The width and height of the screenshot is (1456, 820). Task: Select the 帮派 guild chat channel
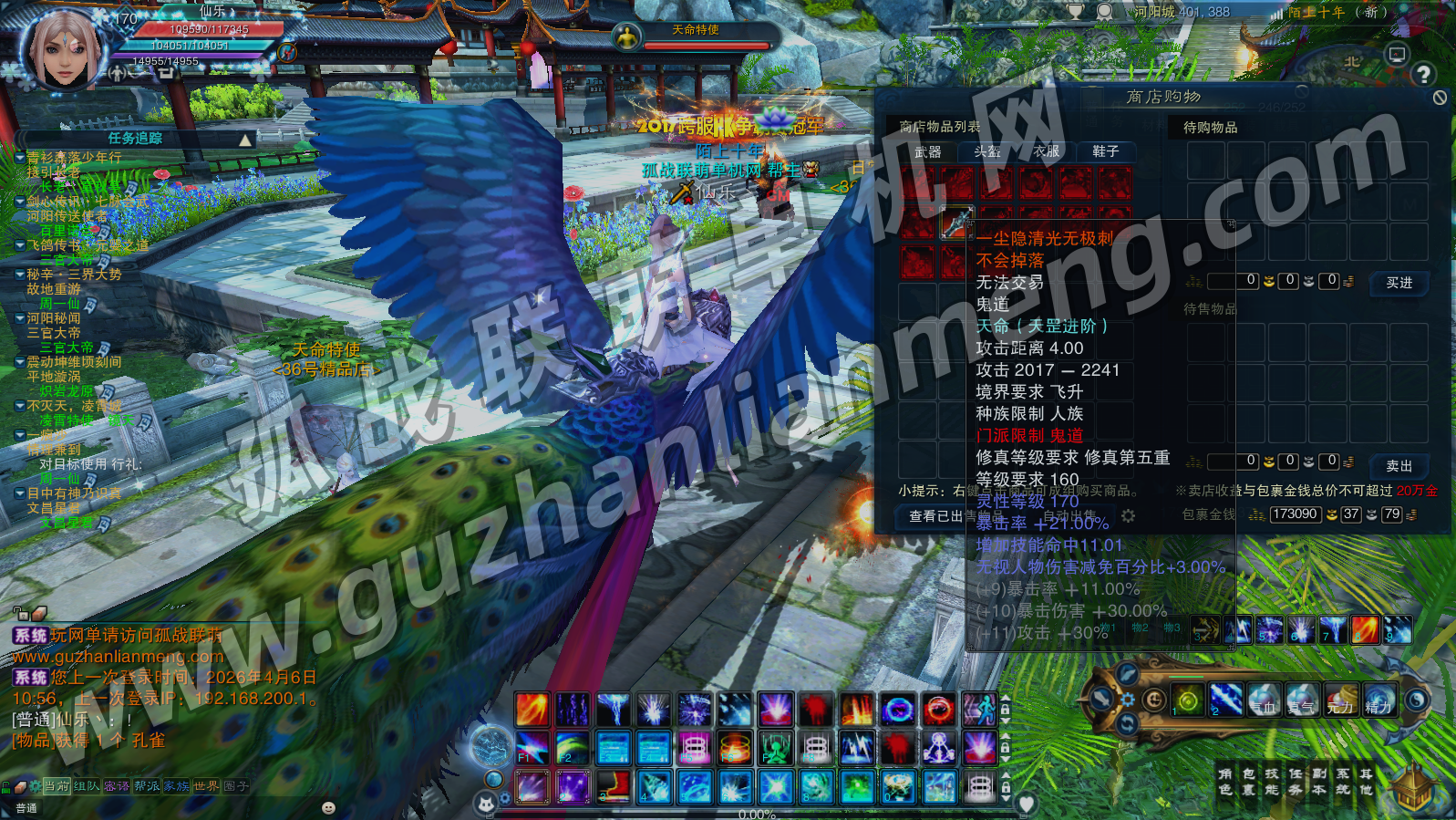click(146, 786)
